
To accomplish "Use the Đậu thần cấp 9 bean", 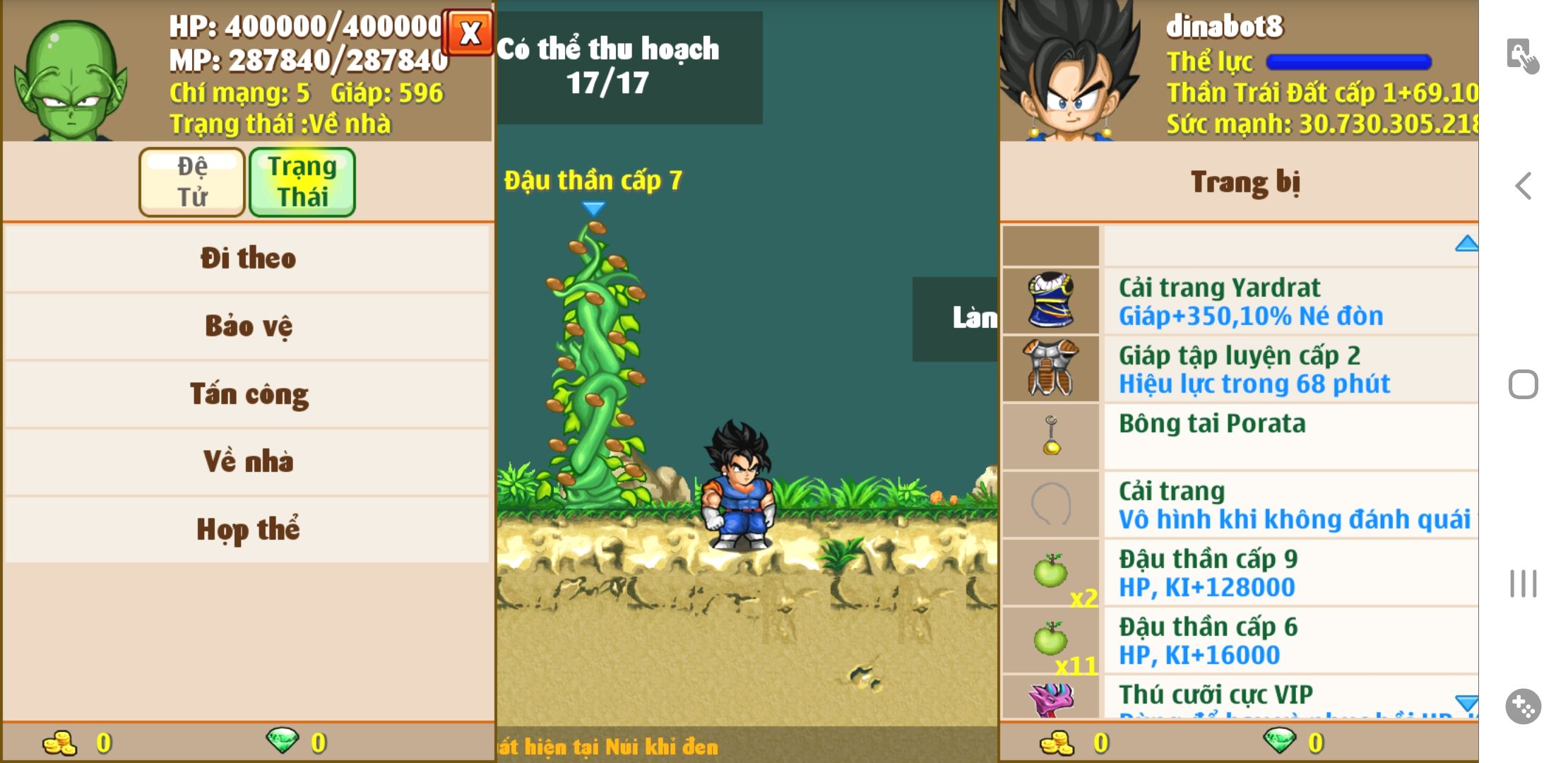I will click(1239, 572).
